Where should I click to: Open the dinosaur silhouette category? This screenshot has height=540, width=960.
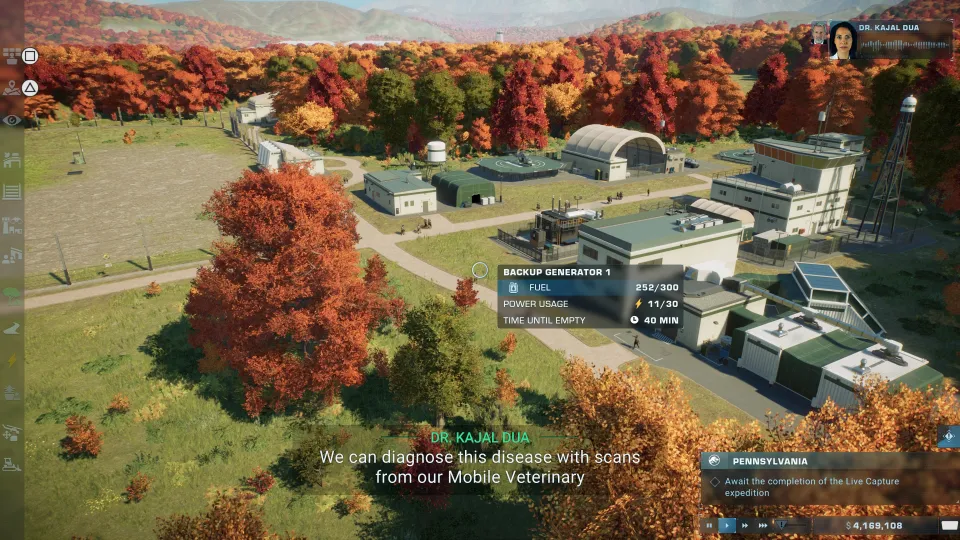12,327
